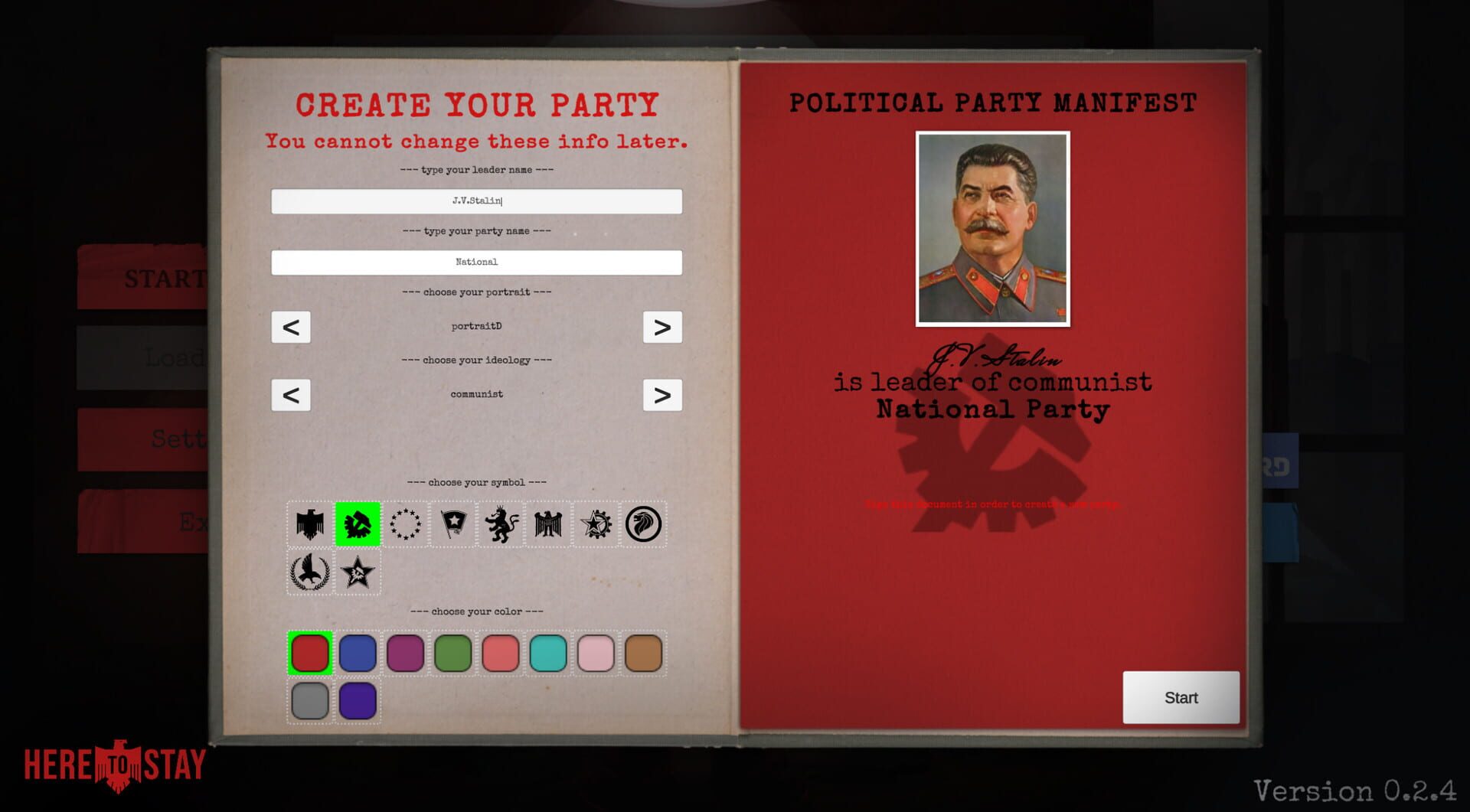The height and width of the screenshot is (812, 1470).
Task: Pick the blue party color swatch
Action: point(357,653)
